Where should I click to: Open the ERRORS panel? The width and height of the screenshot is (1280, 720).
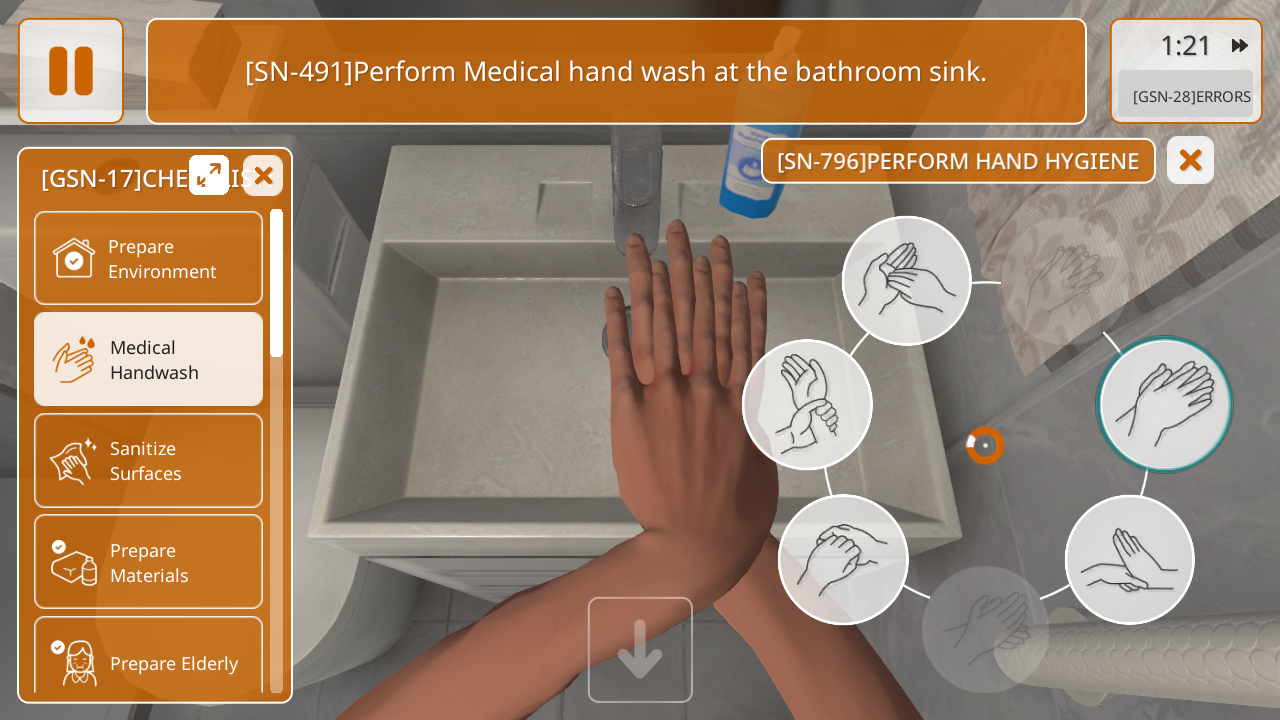(1186, 96)
